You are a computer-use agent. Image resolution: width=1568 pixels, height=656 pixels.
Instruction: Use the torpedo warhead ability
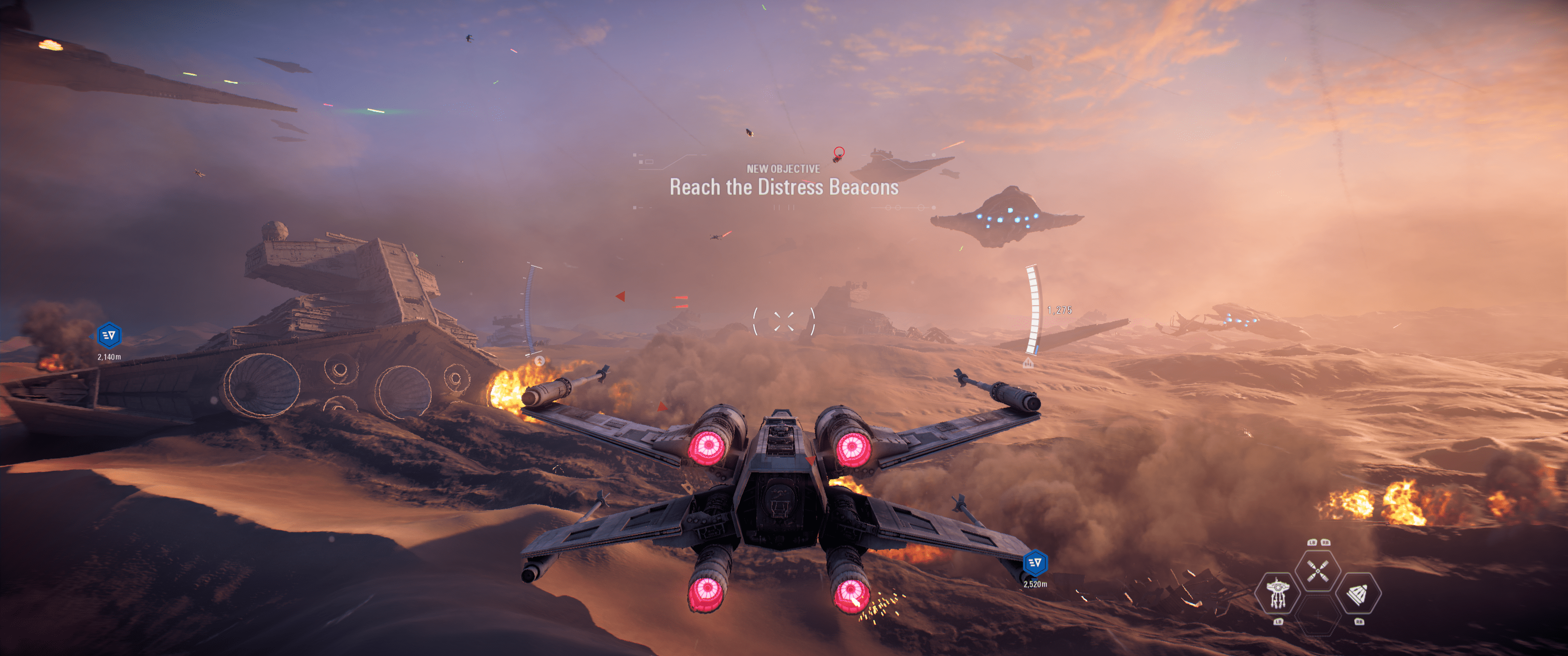click(x=1358, y=593)
